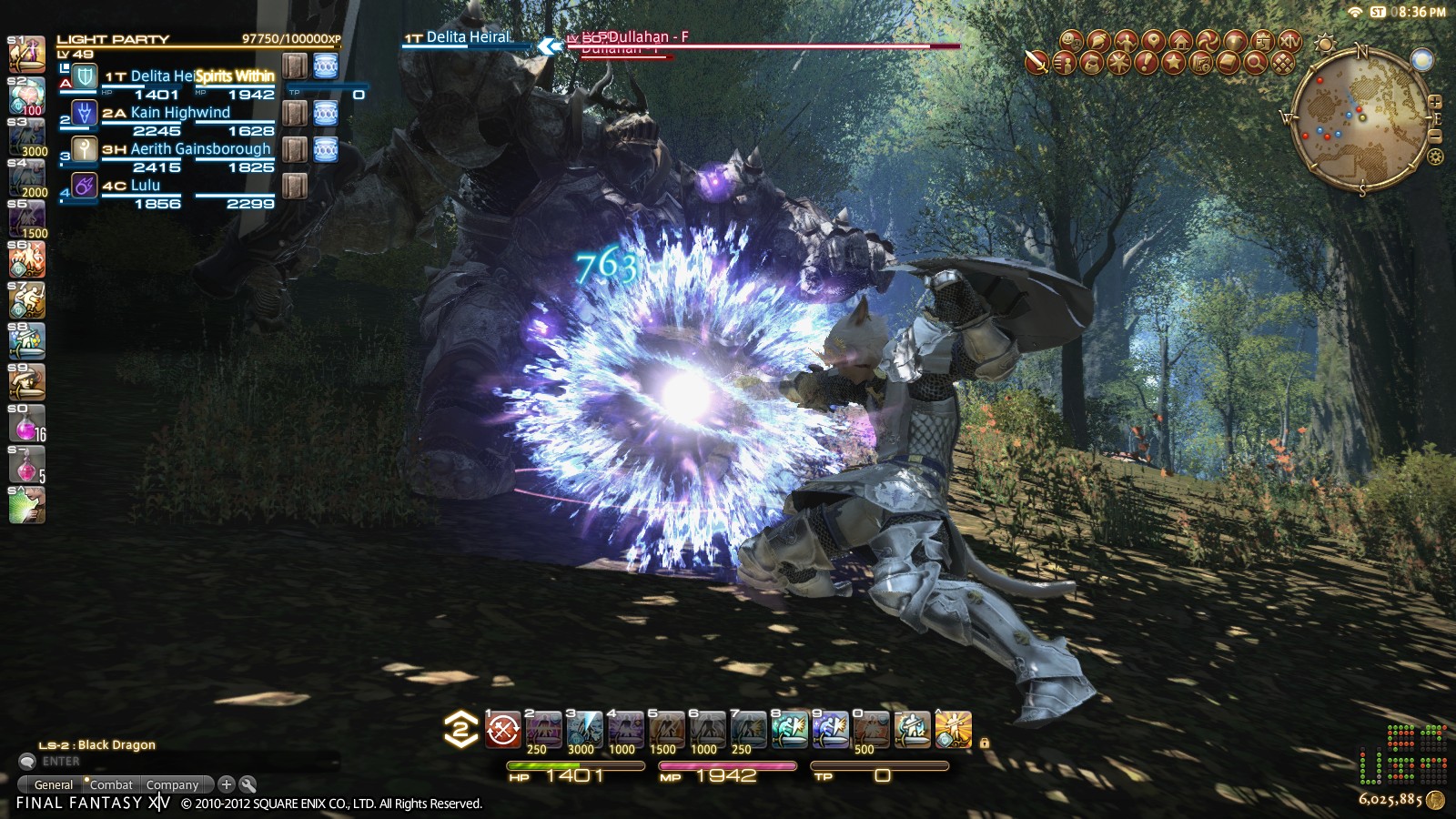Use the pink potion with 16 remaining
This screenshot has height=819, width=1456.
[x=26, y=423]
